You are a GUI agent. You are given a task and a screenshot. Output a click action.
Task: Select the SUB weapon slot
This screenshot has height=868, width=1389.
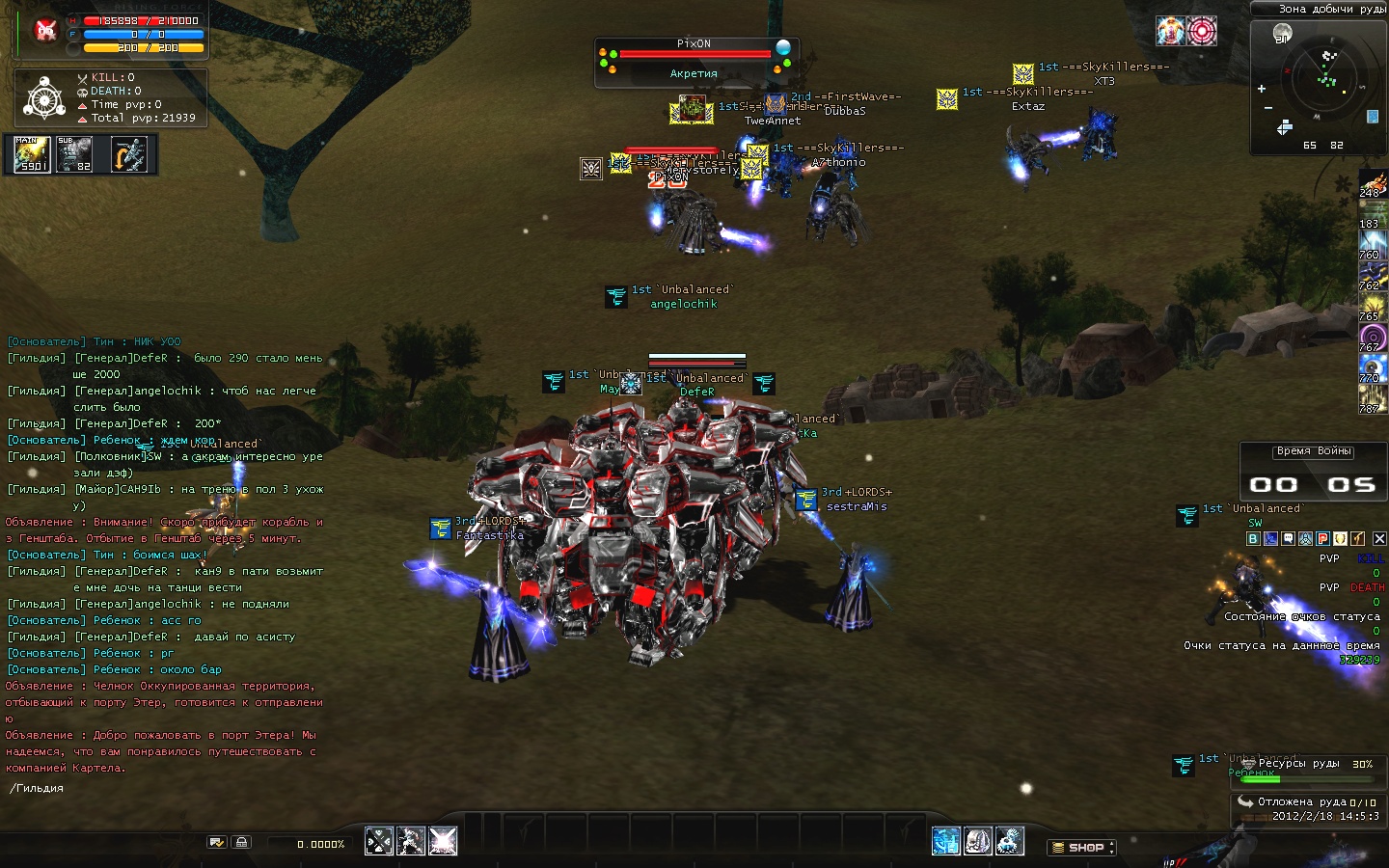coord(75,154)
